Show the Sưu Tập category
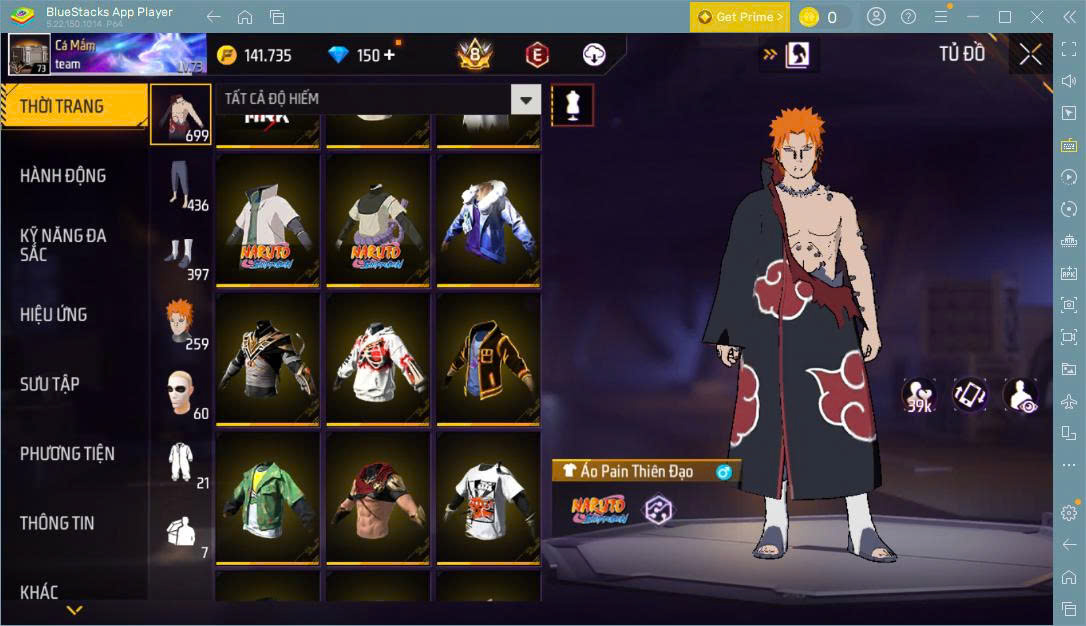Screen dimensions: 1086x626 click(50, 384)
